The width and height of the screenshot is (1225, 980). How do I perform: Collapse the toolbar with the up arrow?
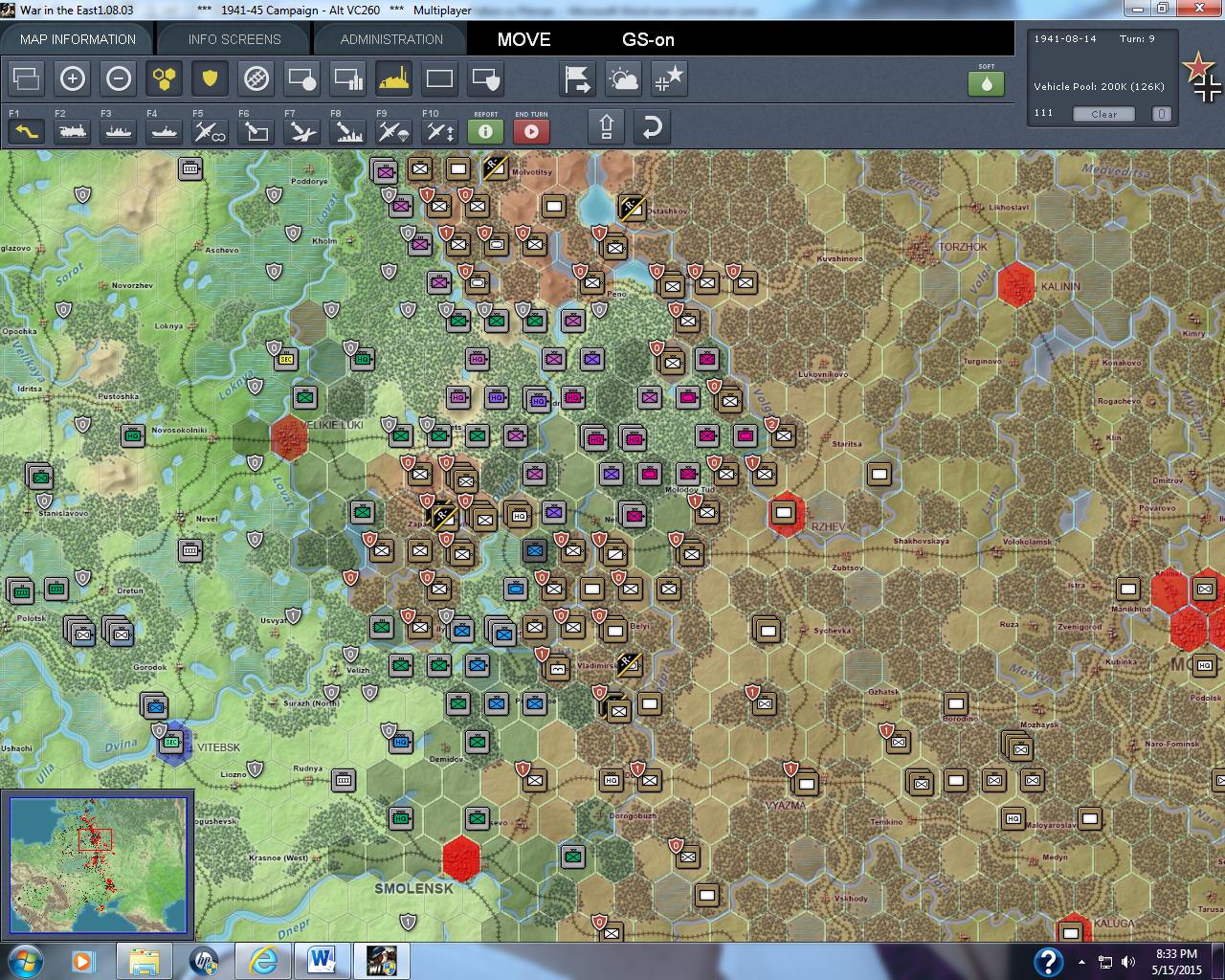click(606, 125)
